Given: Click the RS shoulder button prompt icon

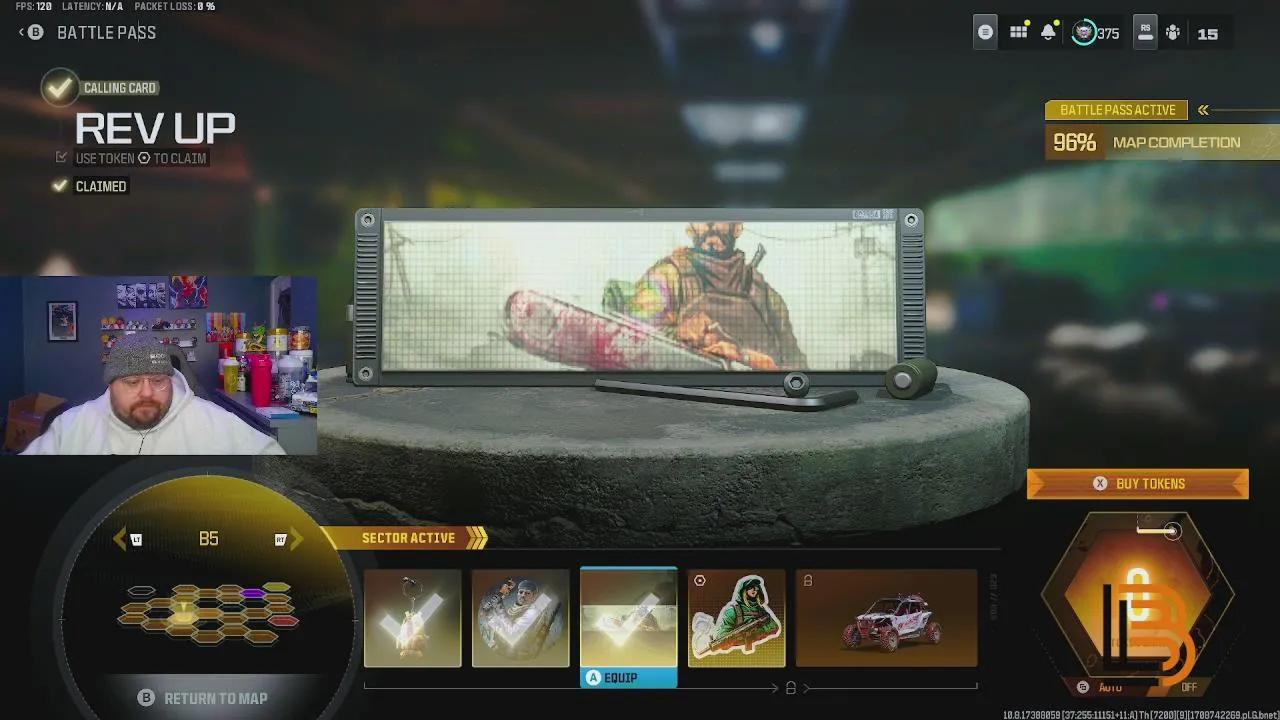Looking at the screenshot, I should pyautogui.click(x=1144, y=32).
